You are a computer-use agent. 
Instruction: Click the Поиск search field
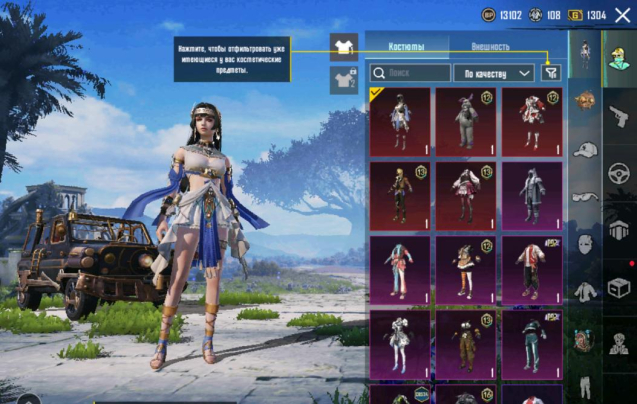click(410, 73)
